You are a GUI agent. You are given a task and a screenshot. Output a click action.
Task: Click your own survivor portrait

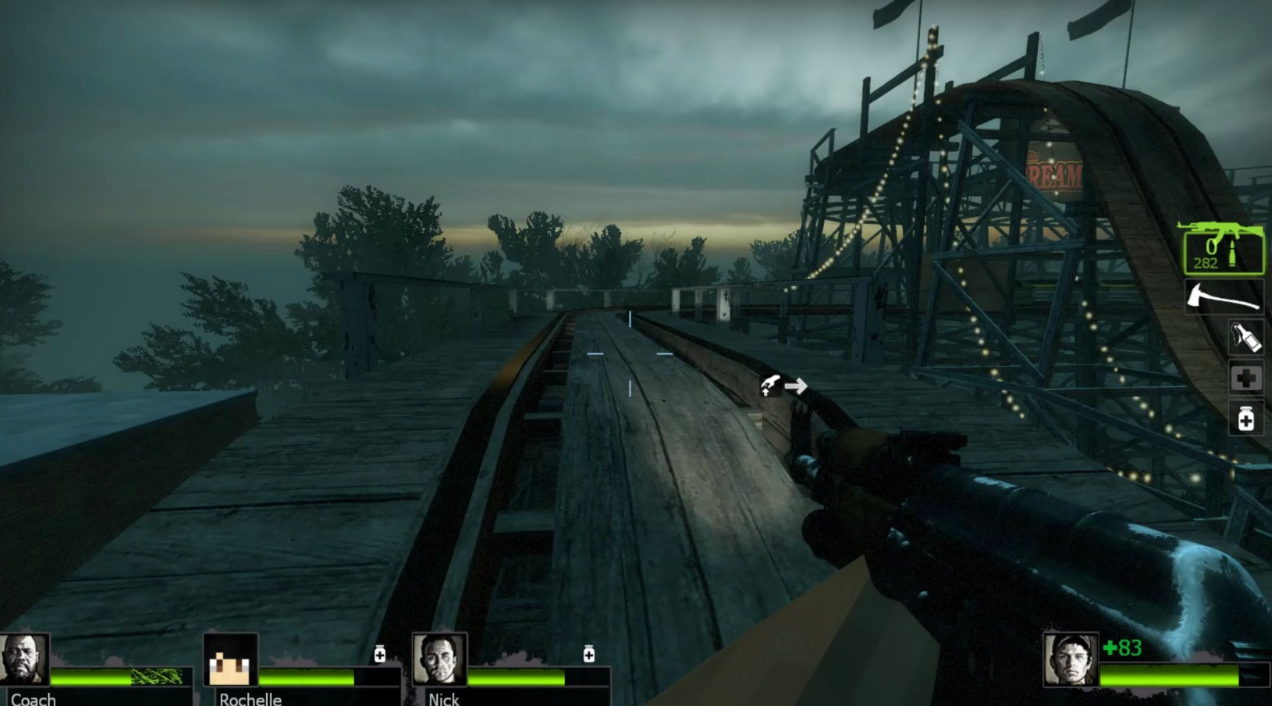tap(1069, 660)
